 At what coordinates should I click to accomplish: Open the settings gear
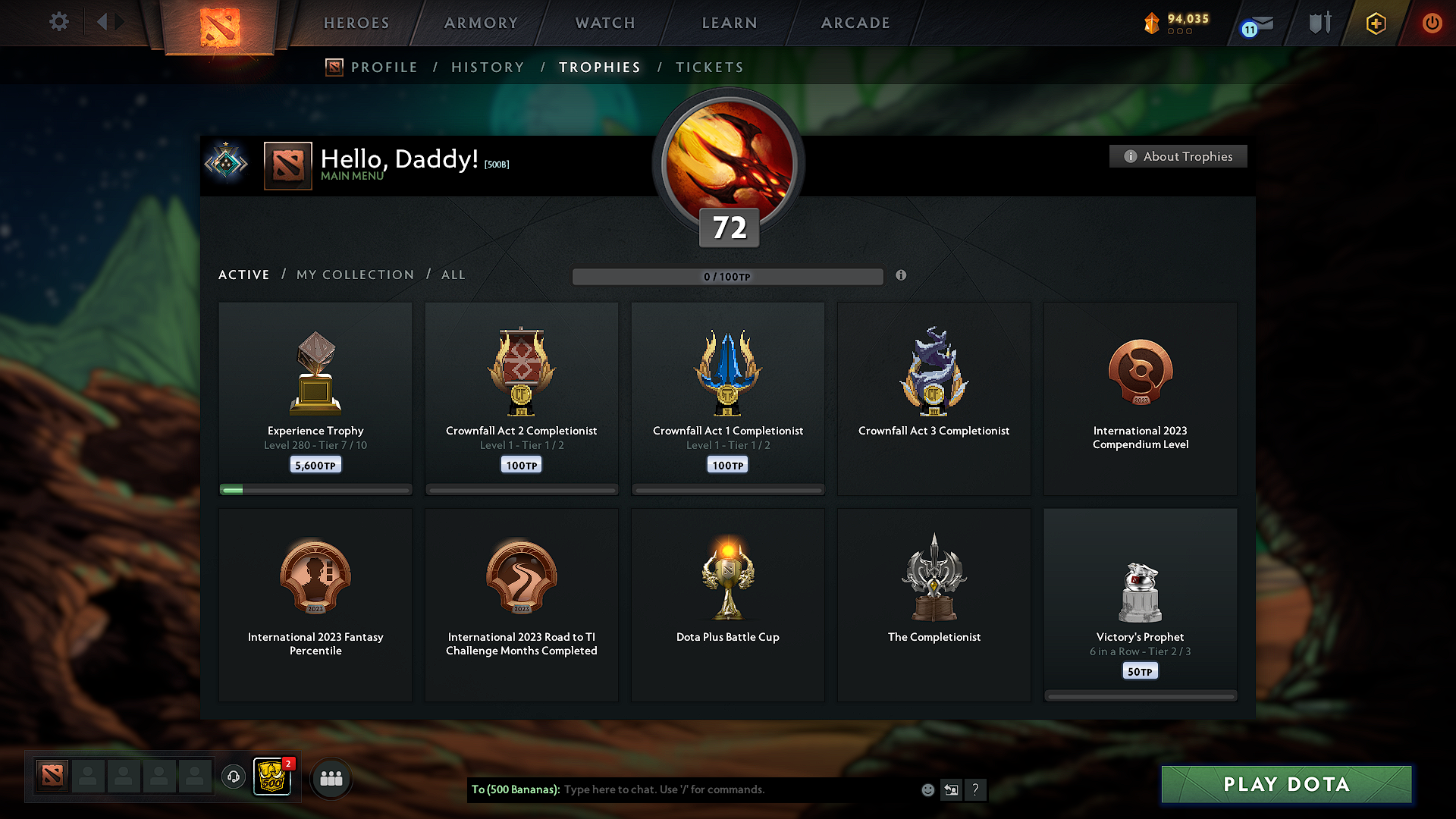click(x=59, y=22)
